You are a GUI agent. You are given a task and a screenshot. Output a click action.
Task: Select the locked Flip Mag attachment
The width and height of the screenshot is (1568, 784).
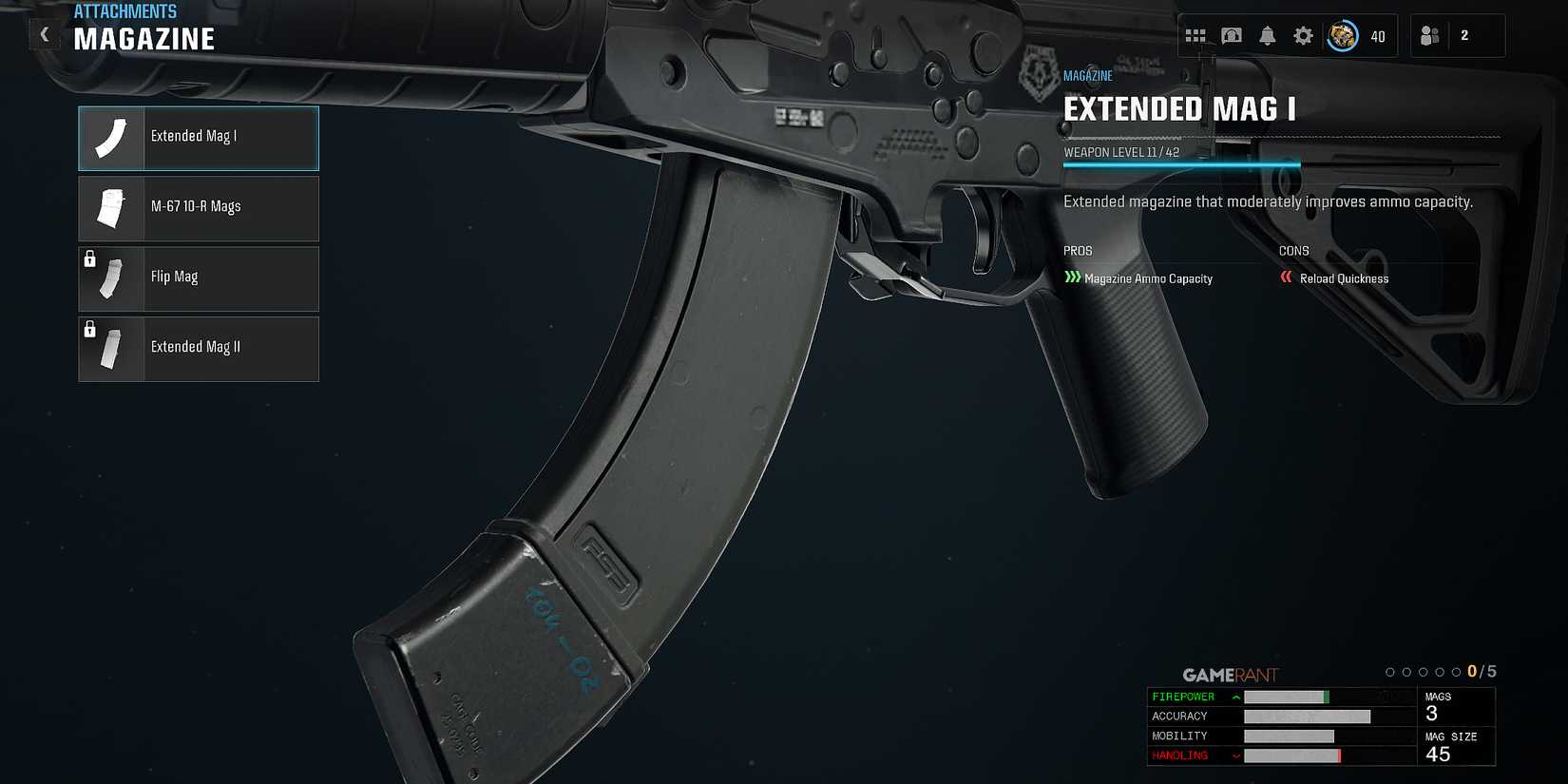[x=198, y=278]
